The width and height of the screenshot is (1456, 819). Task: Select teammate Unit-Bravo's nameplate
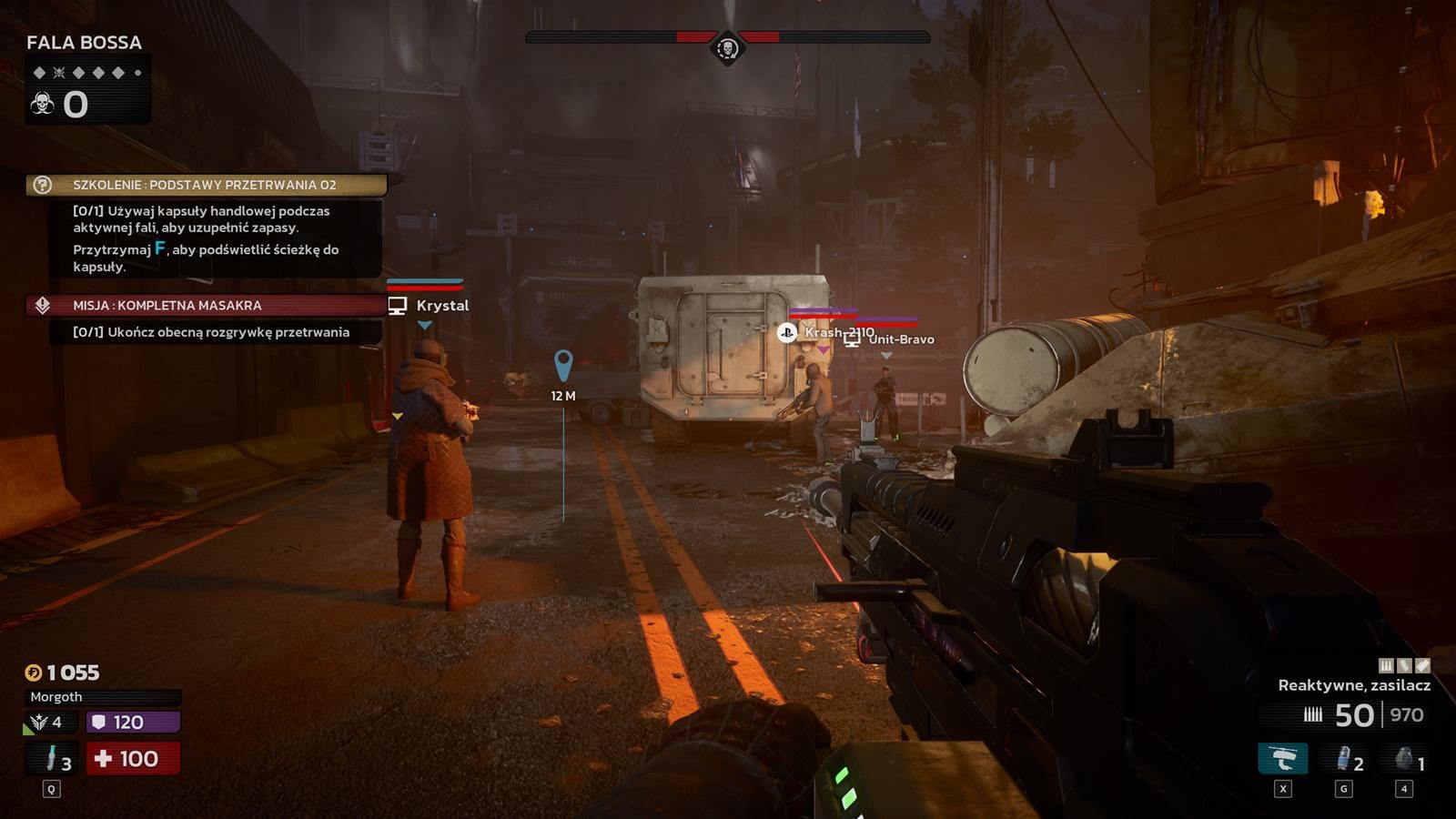pos(900,339)
